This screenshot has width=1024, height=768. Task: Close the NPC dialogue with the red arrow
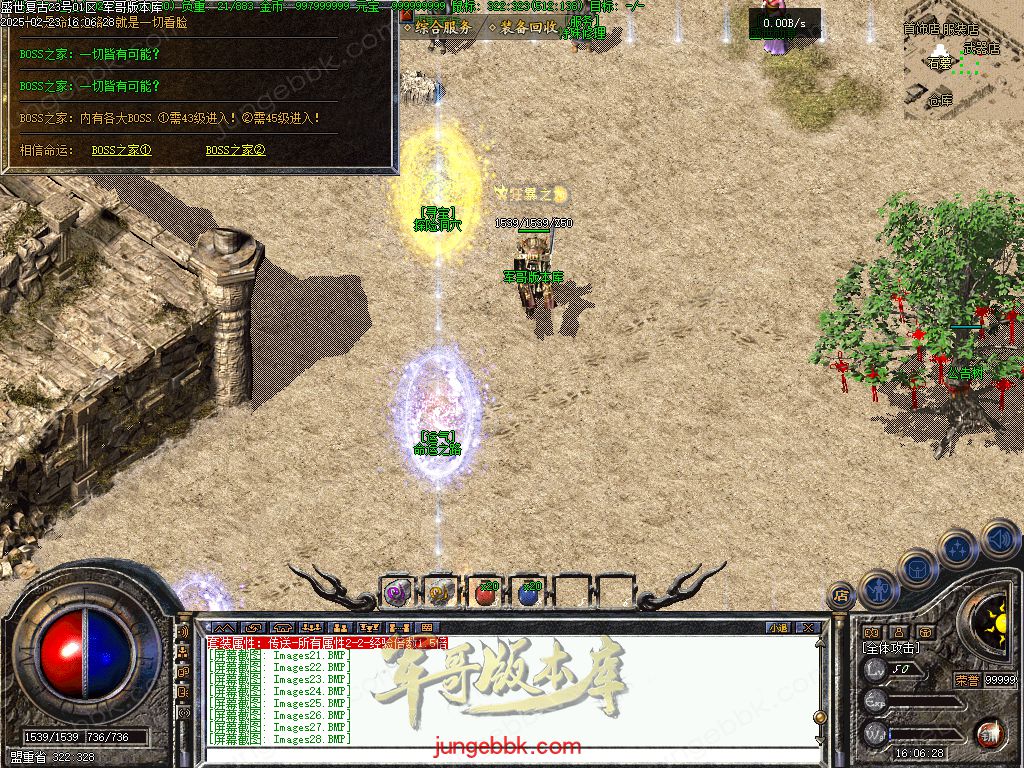406,15
